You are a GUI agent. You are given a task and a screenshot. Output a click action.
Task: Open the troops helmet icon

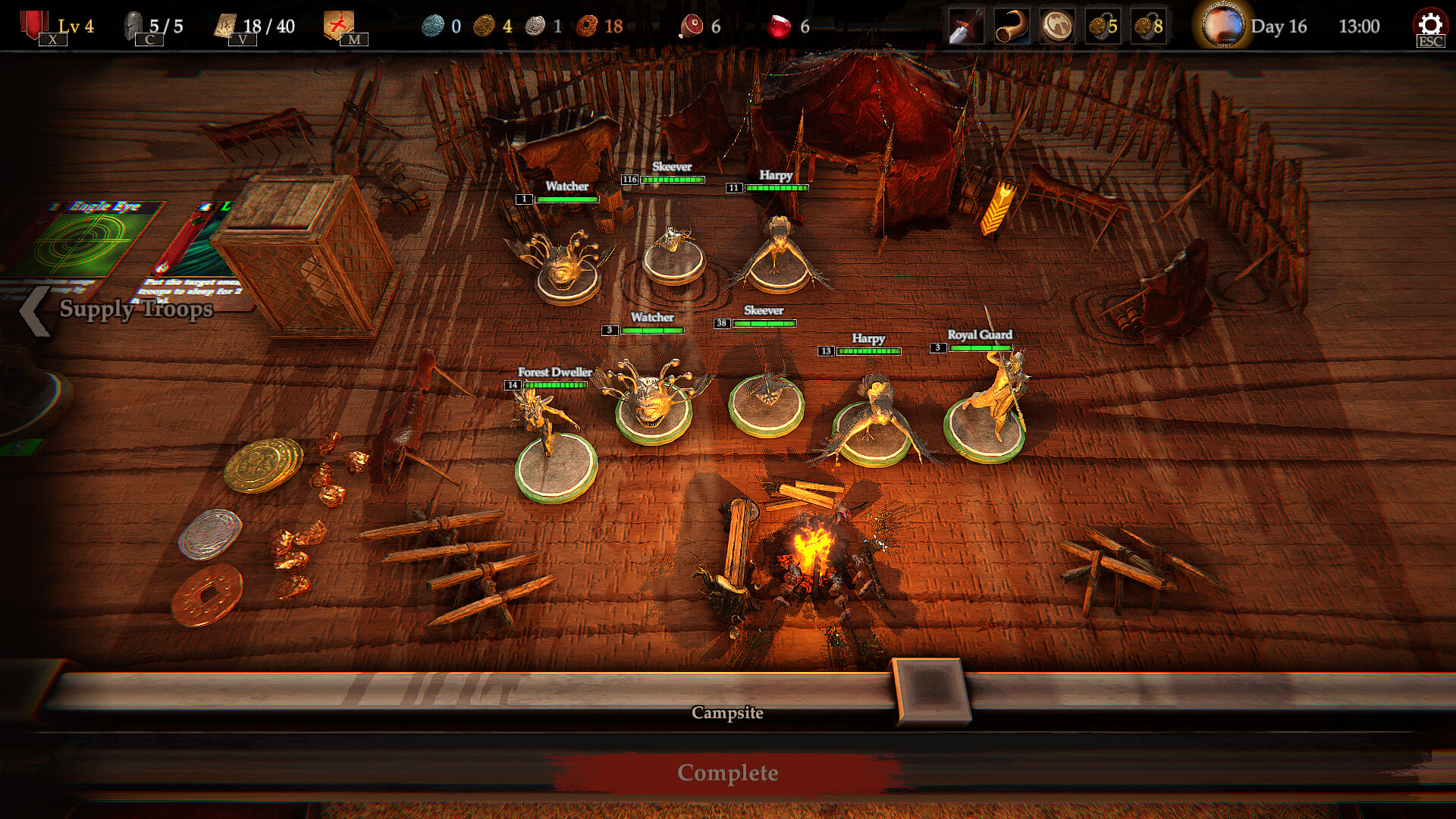click(135, 25)
